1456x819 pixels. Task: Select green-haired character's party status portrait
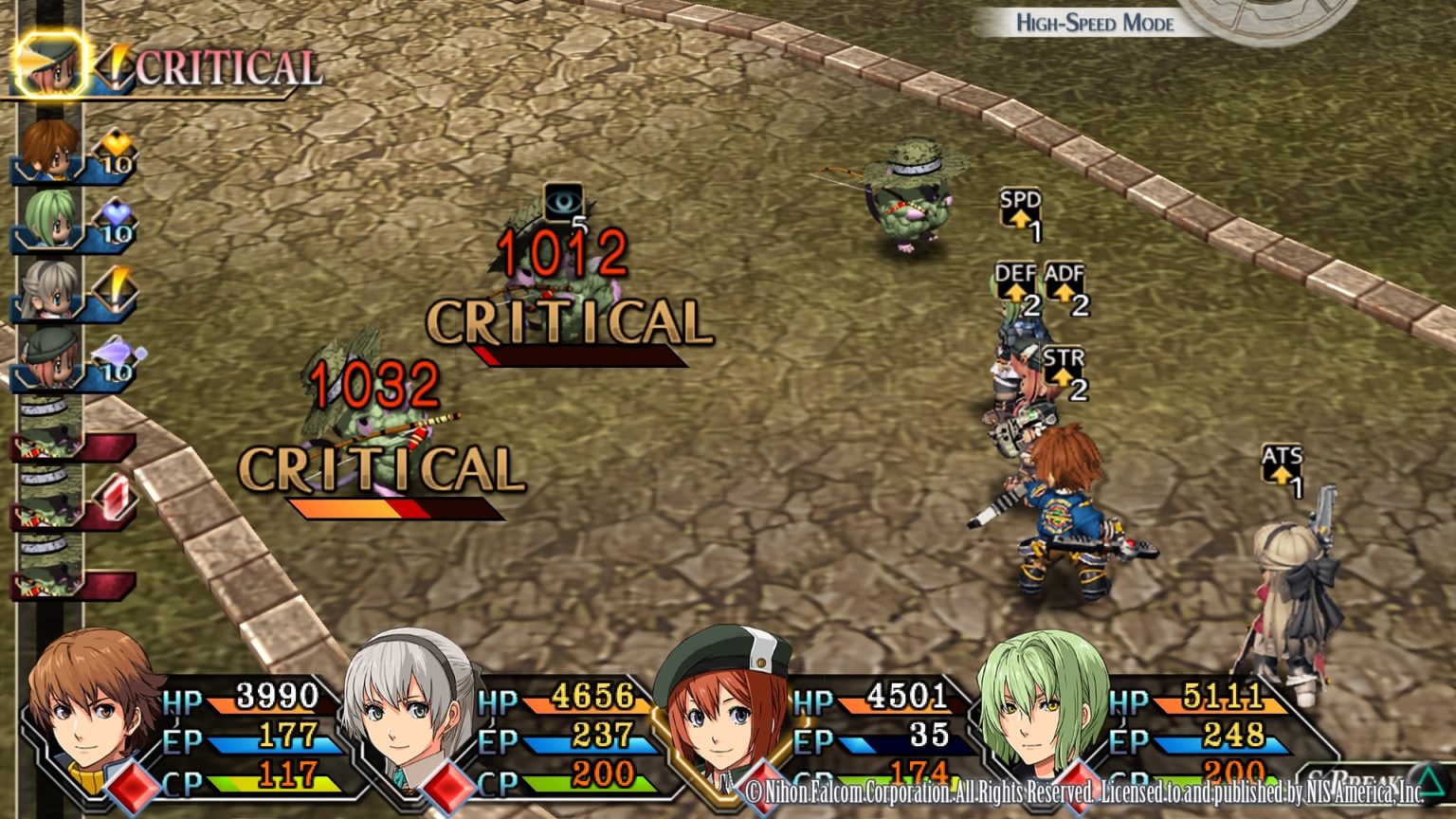pyautogui.click(x=1041, y=706)
